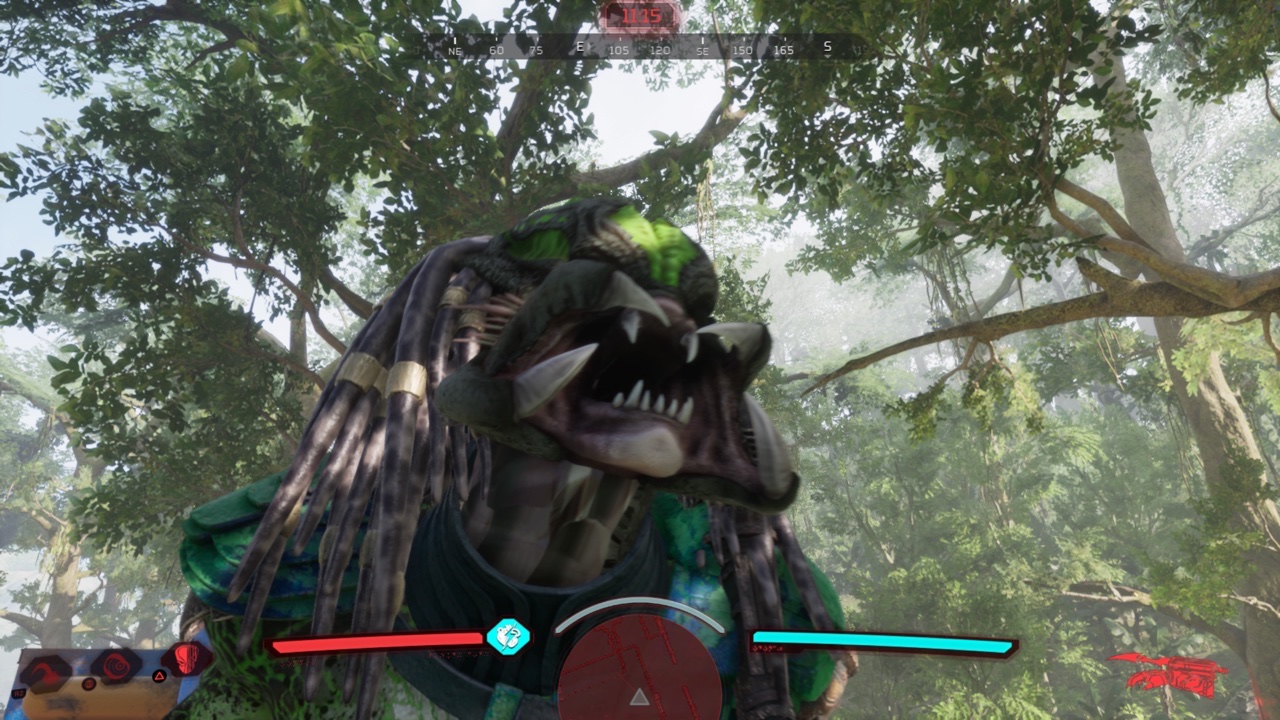This screenshot has width=1280, height=720.
Task: Toggle the red health bar display
Action: tap(380, 643)
